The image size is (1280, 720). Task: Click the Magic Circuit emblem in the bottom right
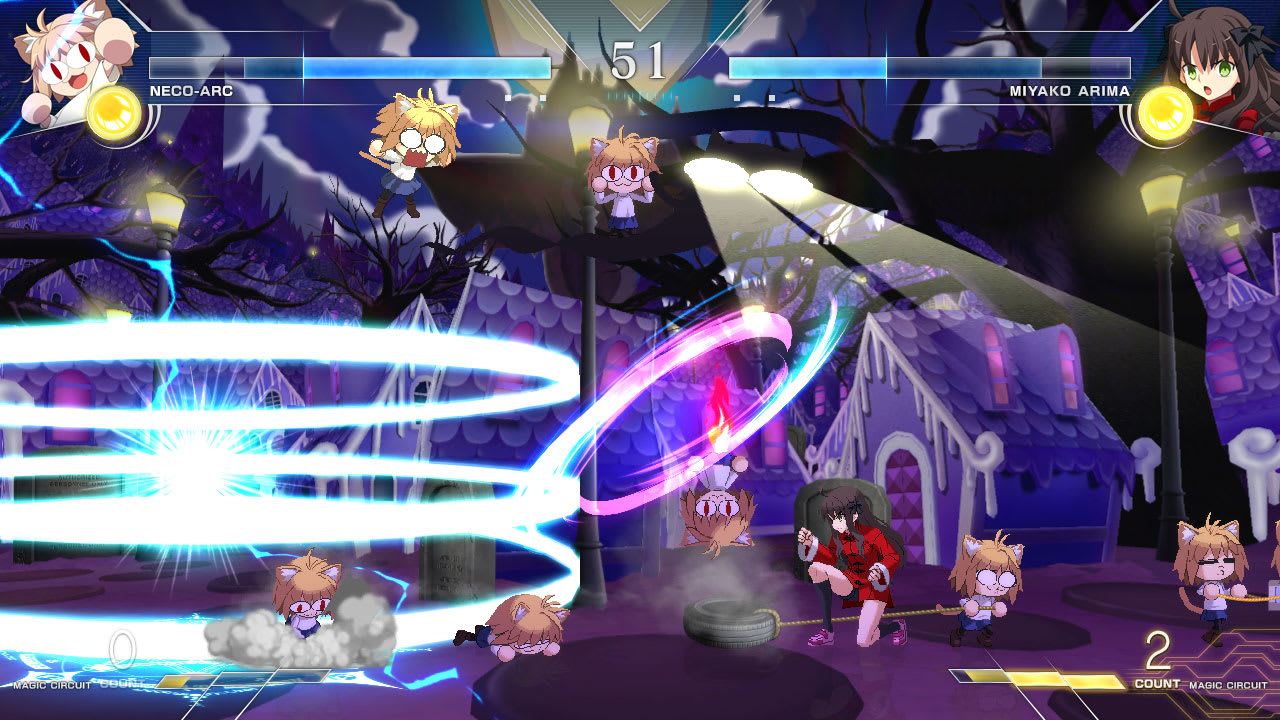pyautogui.click(x=1228, y=684)
